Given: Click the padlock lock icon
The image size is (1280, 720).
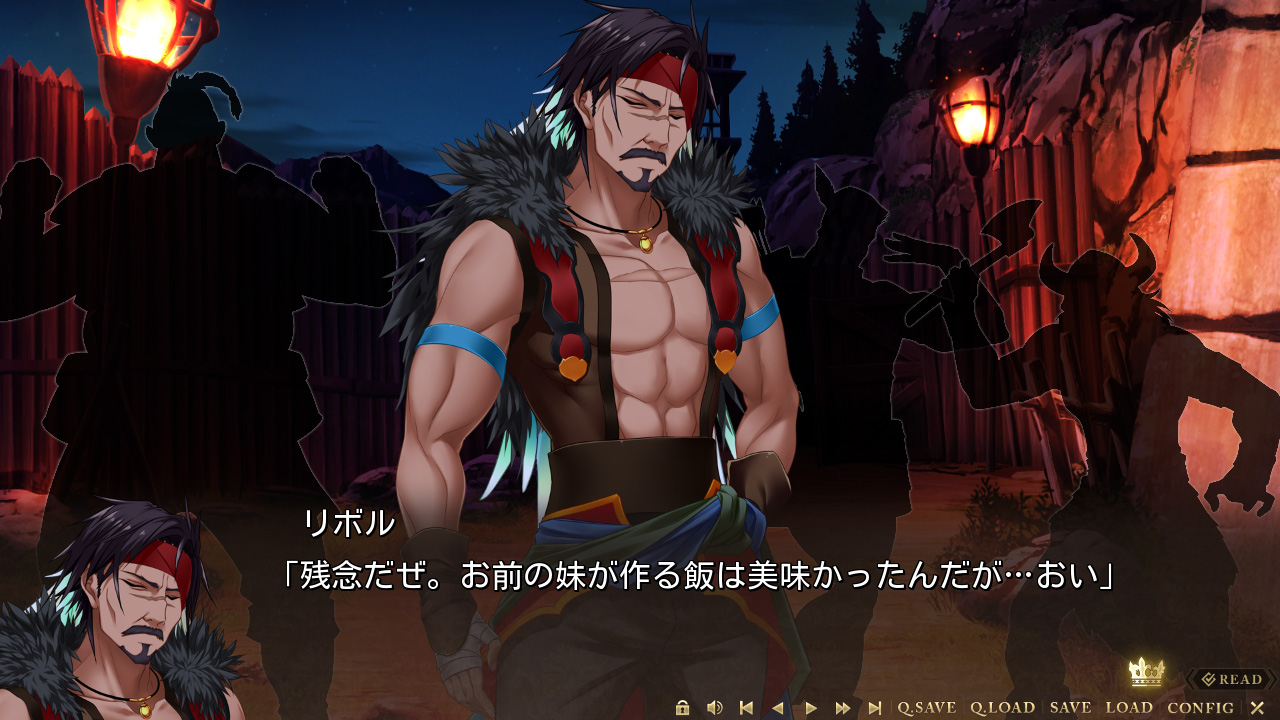Looking at the screenshot, I should point(683,708).
